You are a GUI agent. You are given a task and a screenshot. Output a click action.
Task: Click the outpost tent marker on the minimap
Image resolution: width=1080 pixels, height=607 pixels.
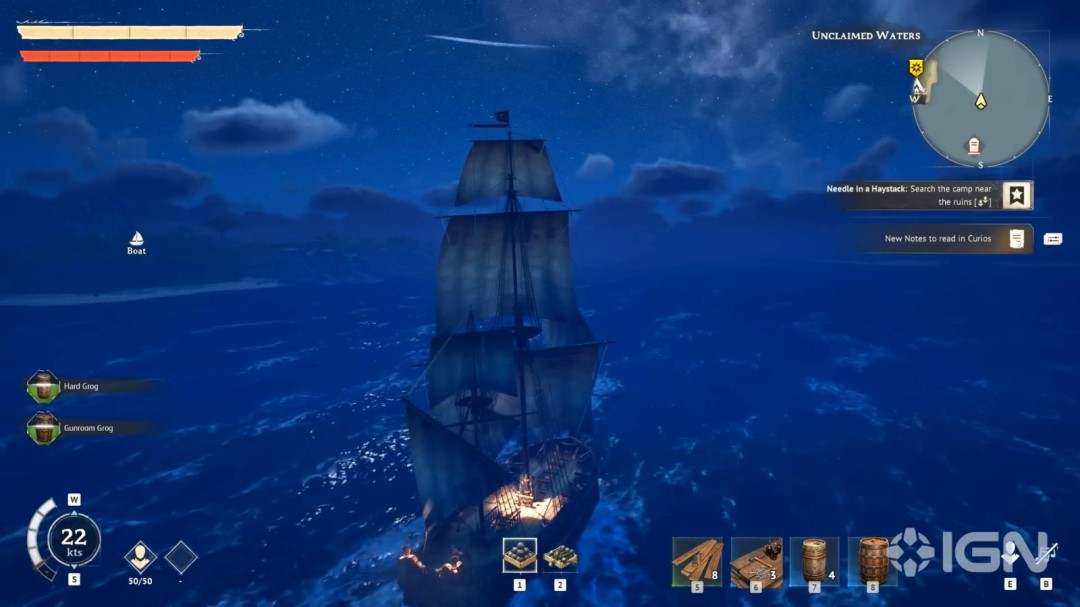point(917,86)
